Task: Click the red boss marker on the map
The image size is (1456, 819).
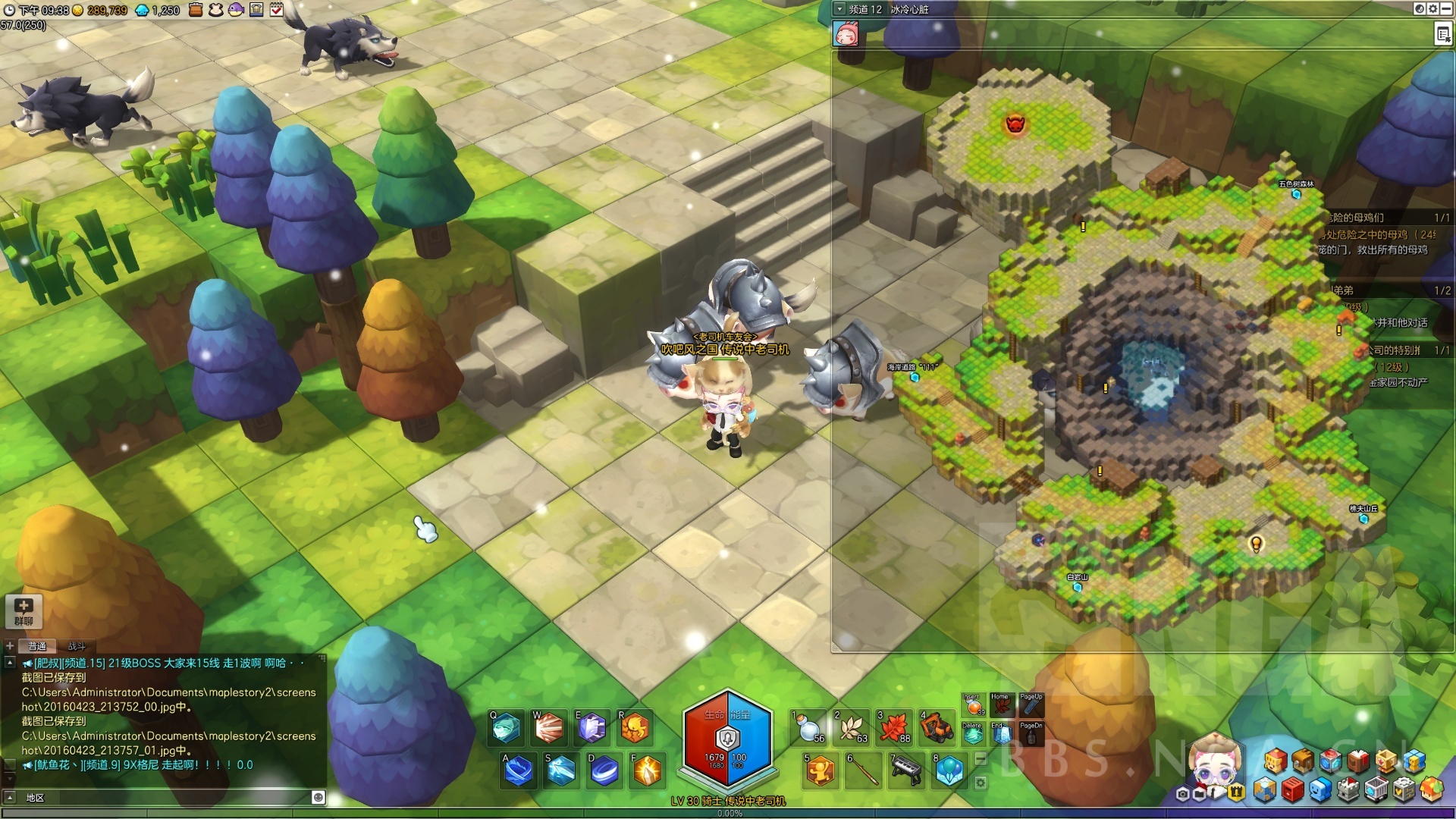Action: pyautogui.click(x=1015, y=124)
